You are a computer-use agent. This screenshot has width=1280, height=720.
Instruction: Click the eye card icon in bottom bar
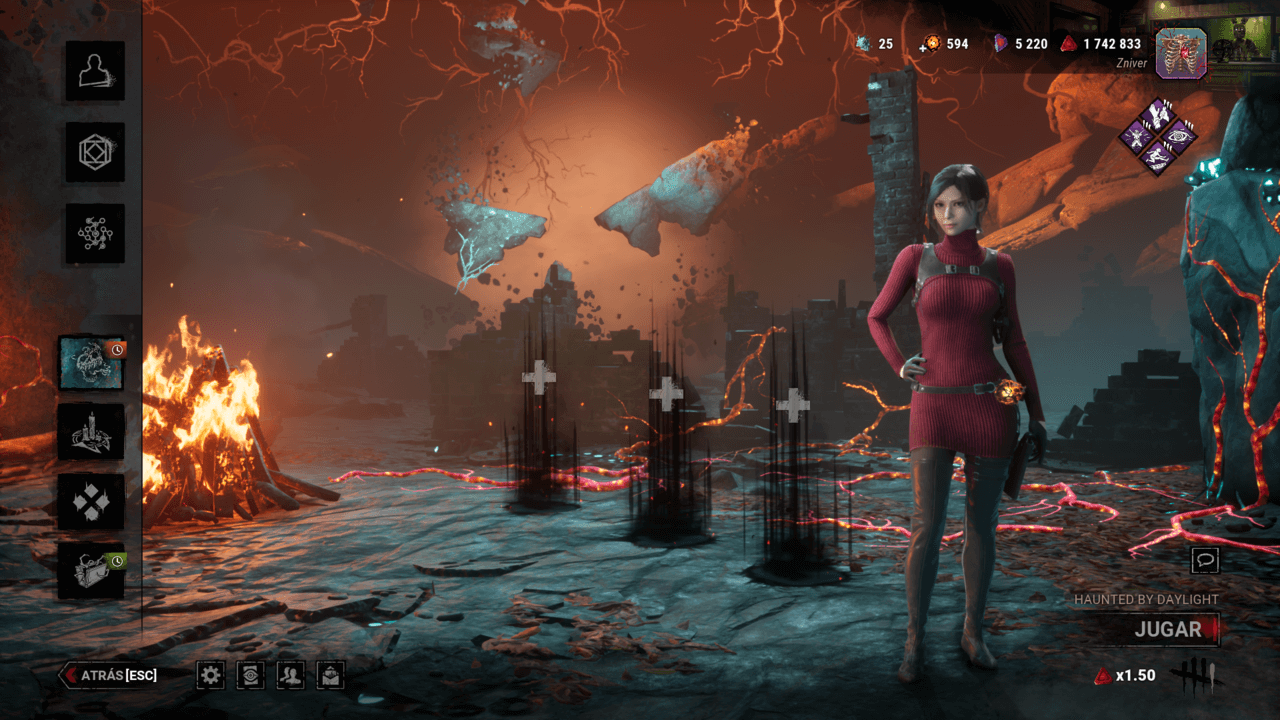click(250, 676)
